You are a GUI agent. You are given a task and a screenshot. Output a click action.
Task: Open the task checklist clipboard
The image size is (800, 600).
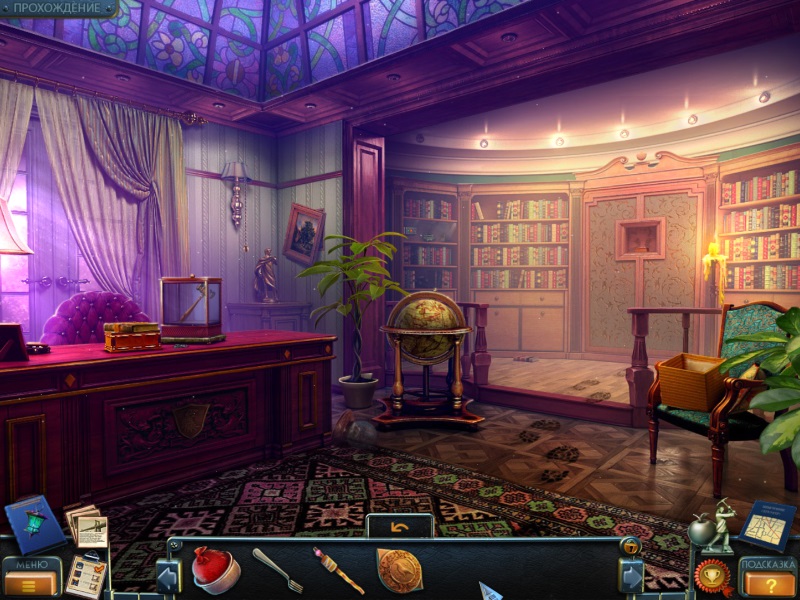(x=87, y=576)
